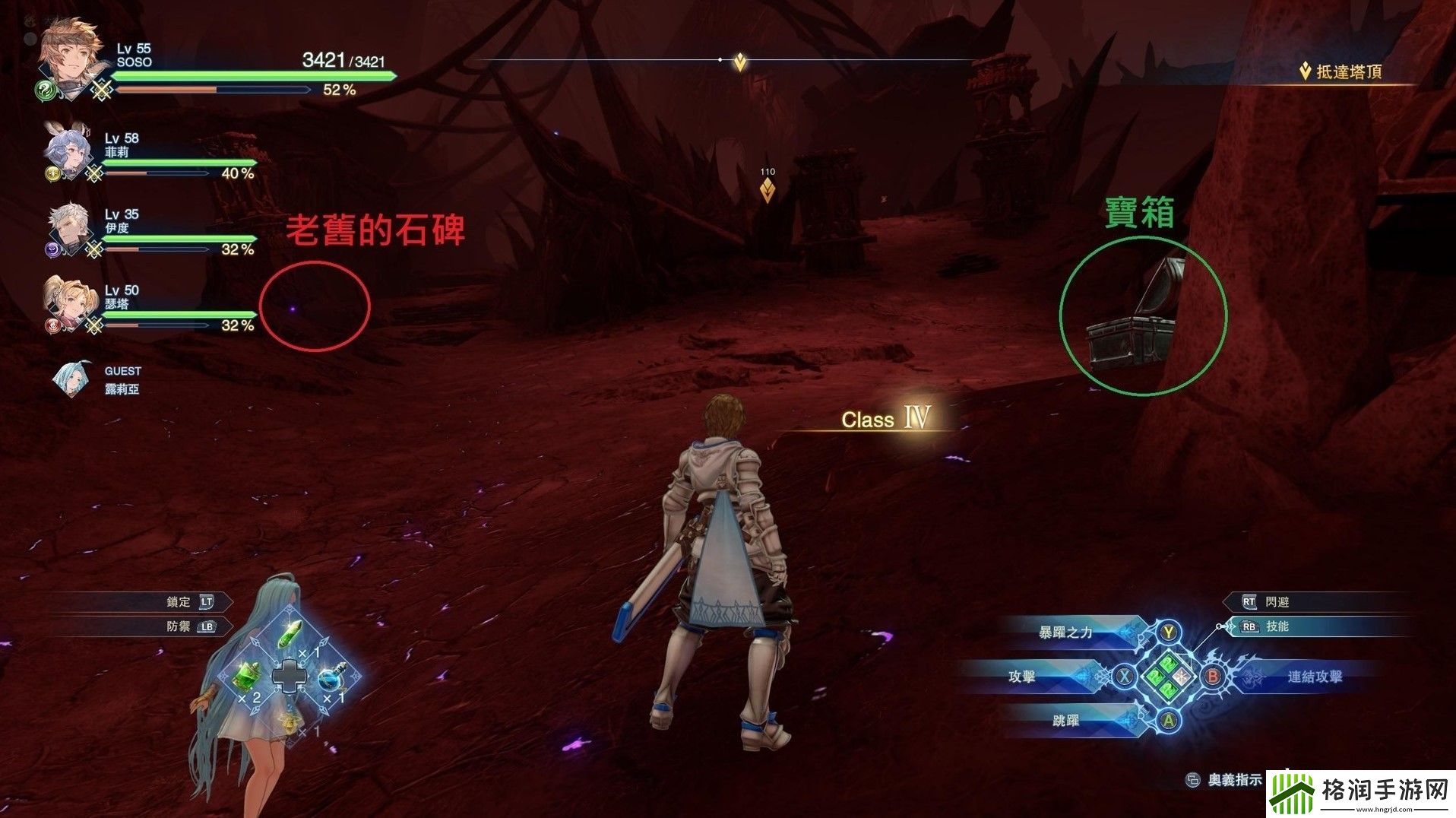Pick the 瑟塔 party member portrait
The image size is (1456, 818).
point(66,303)
